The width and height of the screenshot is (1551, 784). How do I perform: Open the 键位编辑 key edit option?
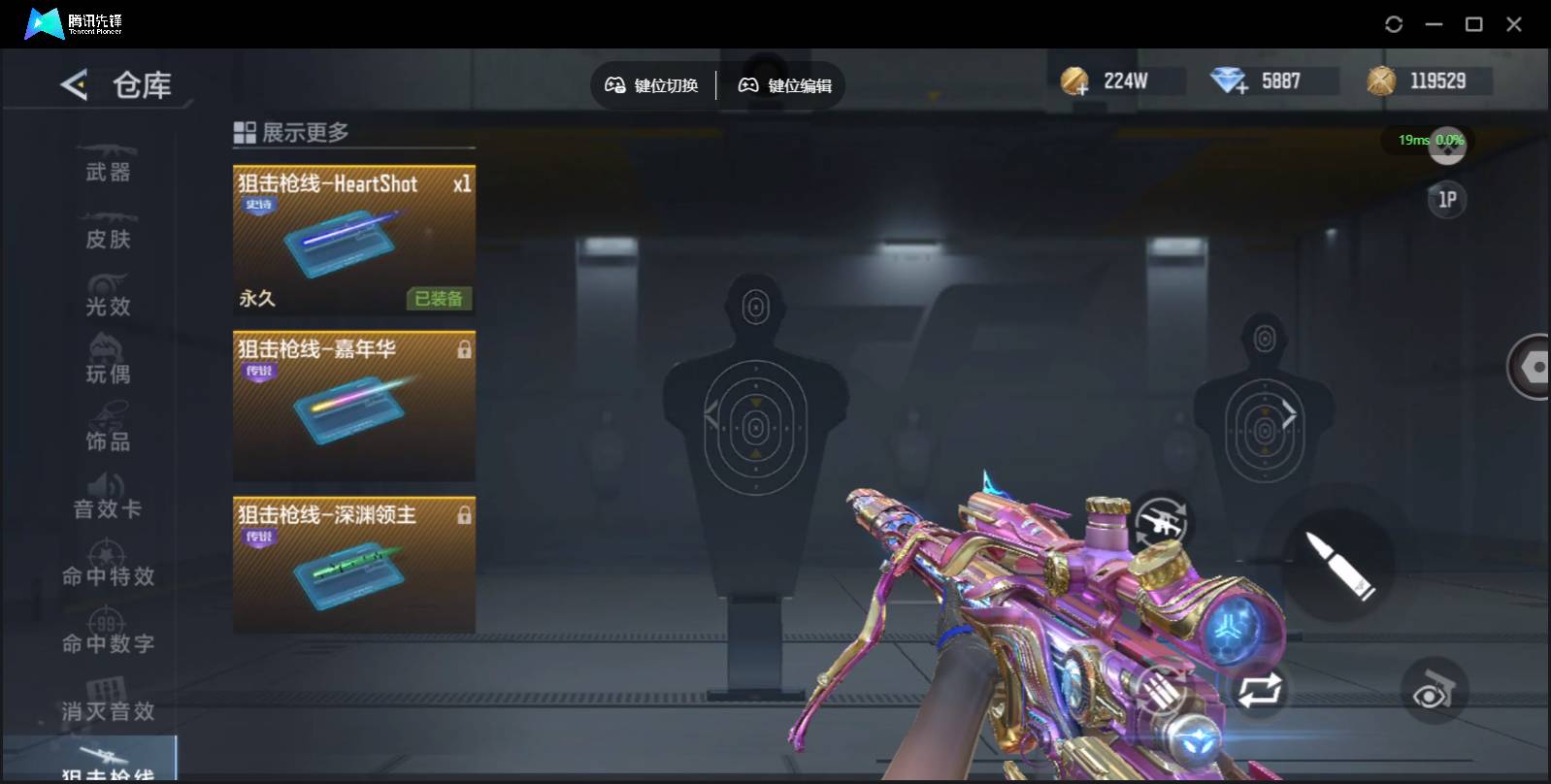785,85
